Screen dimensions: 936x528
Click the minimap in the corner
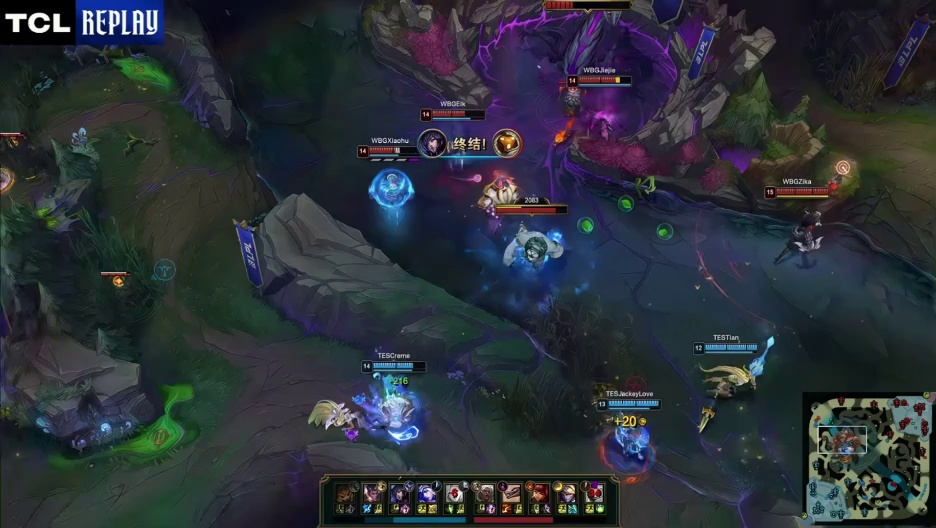click(x=868, y=458)
